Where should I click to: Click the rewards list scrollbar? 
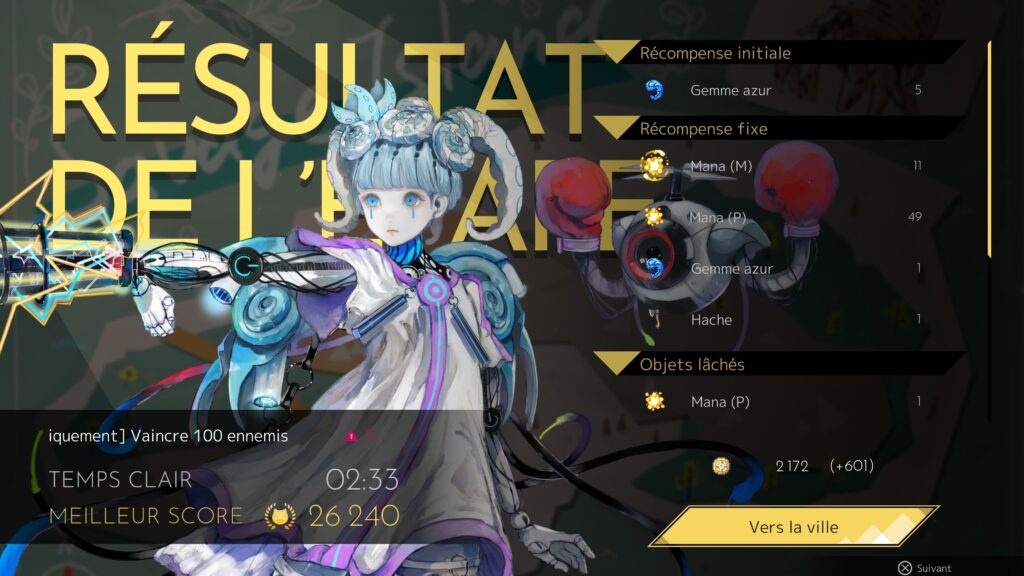click(989, 150)
